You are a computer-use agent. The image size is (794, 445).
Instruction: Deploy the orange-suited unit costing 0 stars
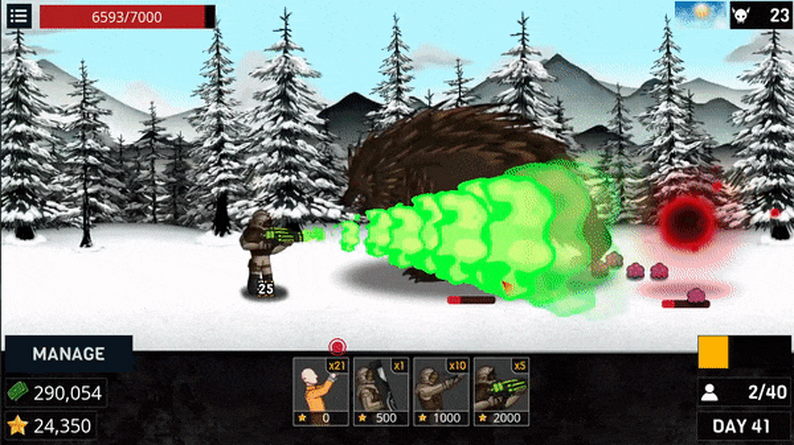tap(320, 391)
